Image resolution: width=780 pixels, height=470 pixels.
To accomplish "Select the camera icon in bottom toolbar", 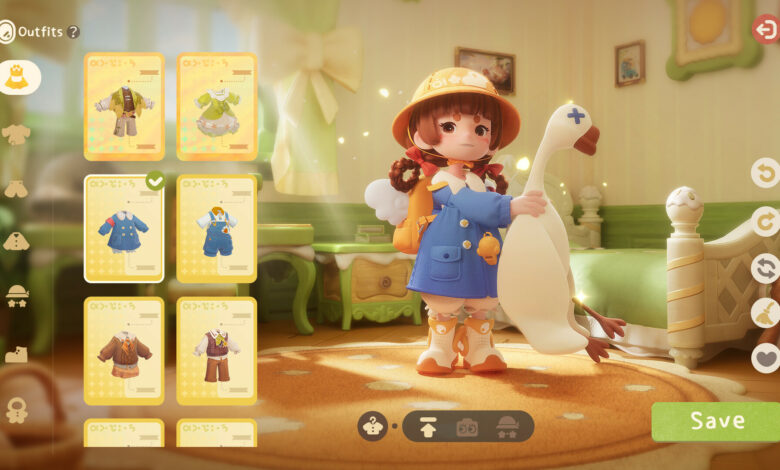I will tap(467, 427).
